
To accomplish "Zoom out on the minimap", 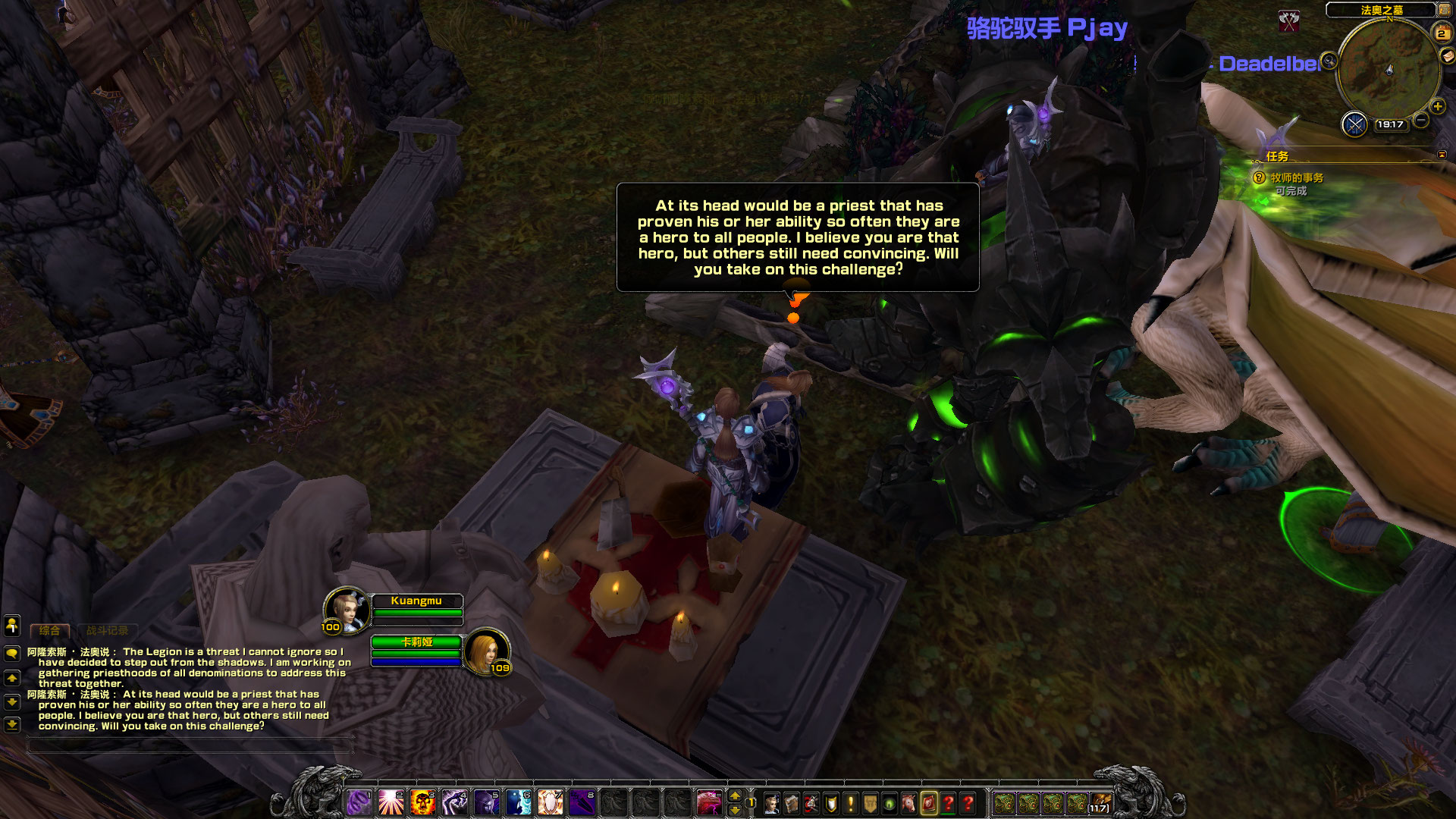I will [1421, 120].
